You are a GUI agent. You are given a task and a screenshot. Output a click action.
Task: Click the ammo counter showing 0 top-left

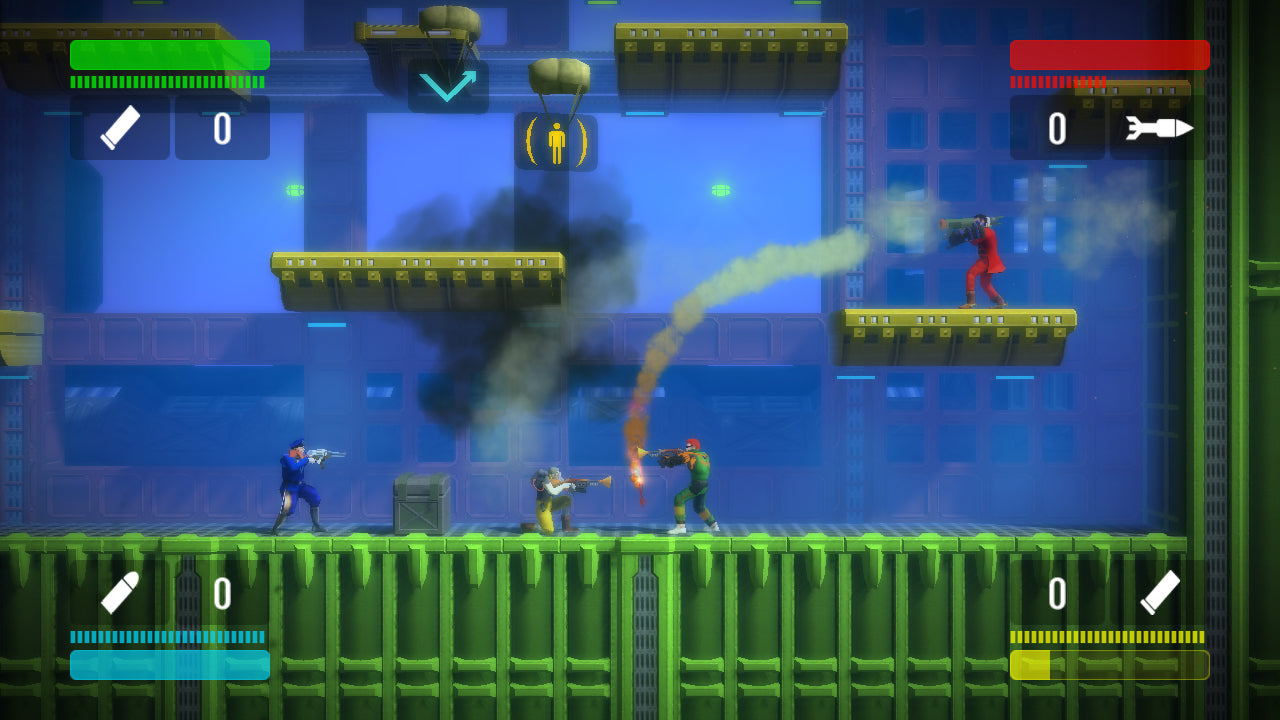pos(222,127)
